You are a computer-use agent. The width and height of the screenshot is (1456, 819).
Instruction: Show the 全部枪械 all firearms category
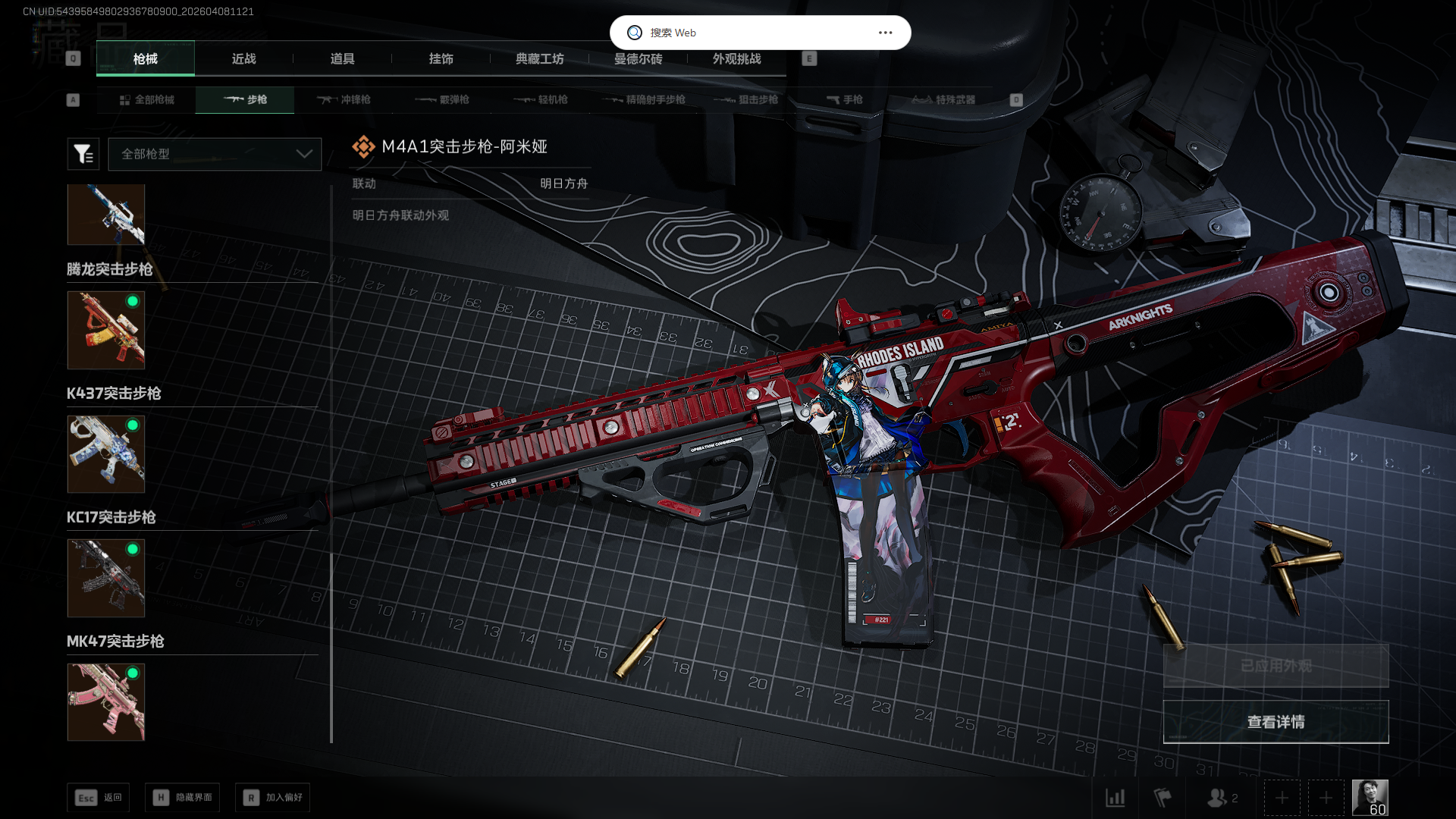click(146, 100)
